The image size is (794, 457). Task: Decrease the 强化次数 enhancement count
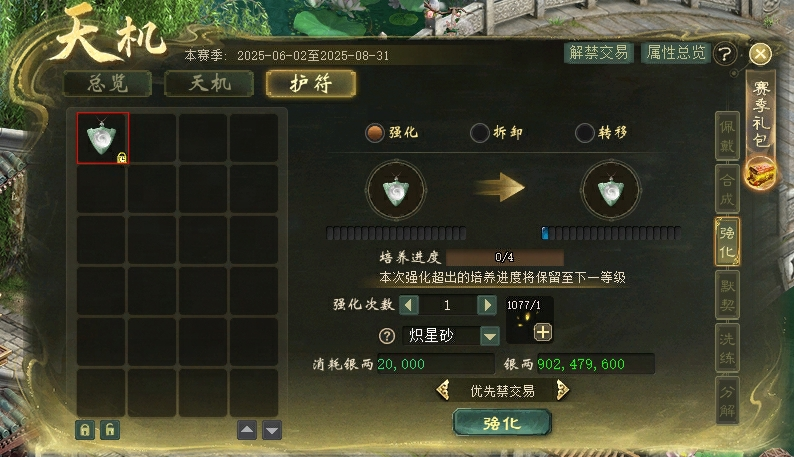pyautogui.click(x=409, y=305)
